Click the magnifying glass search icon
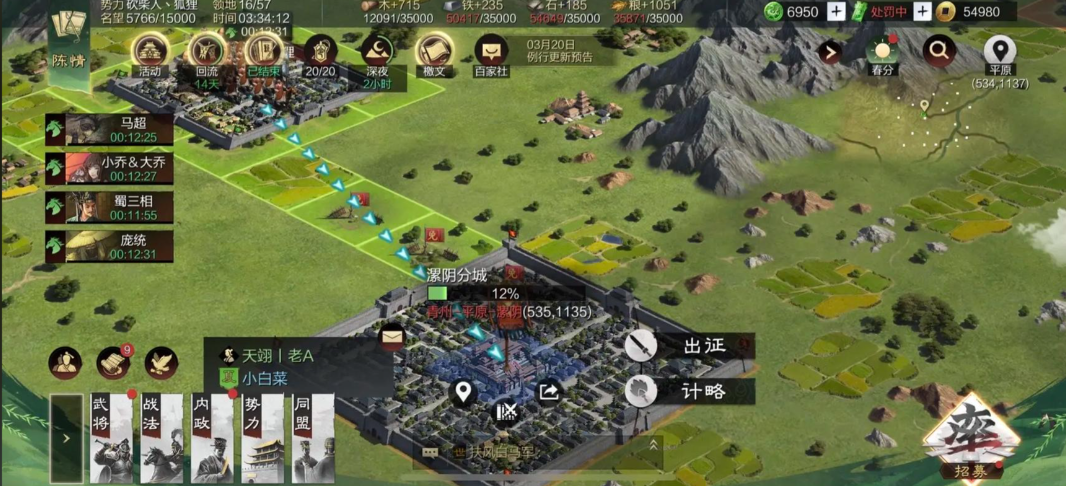The height and width of the screenshot is (486, 1066). pos(939,50)
